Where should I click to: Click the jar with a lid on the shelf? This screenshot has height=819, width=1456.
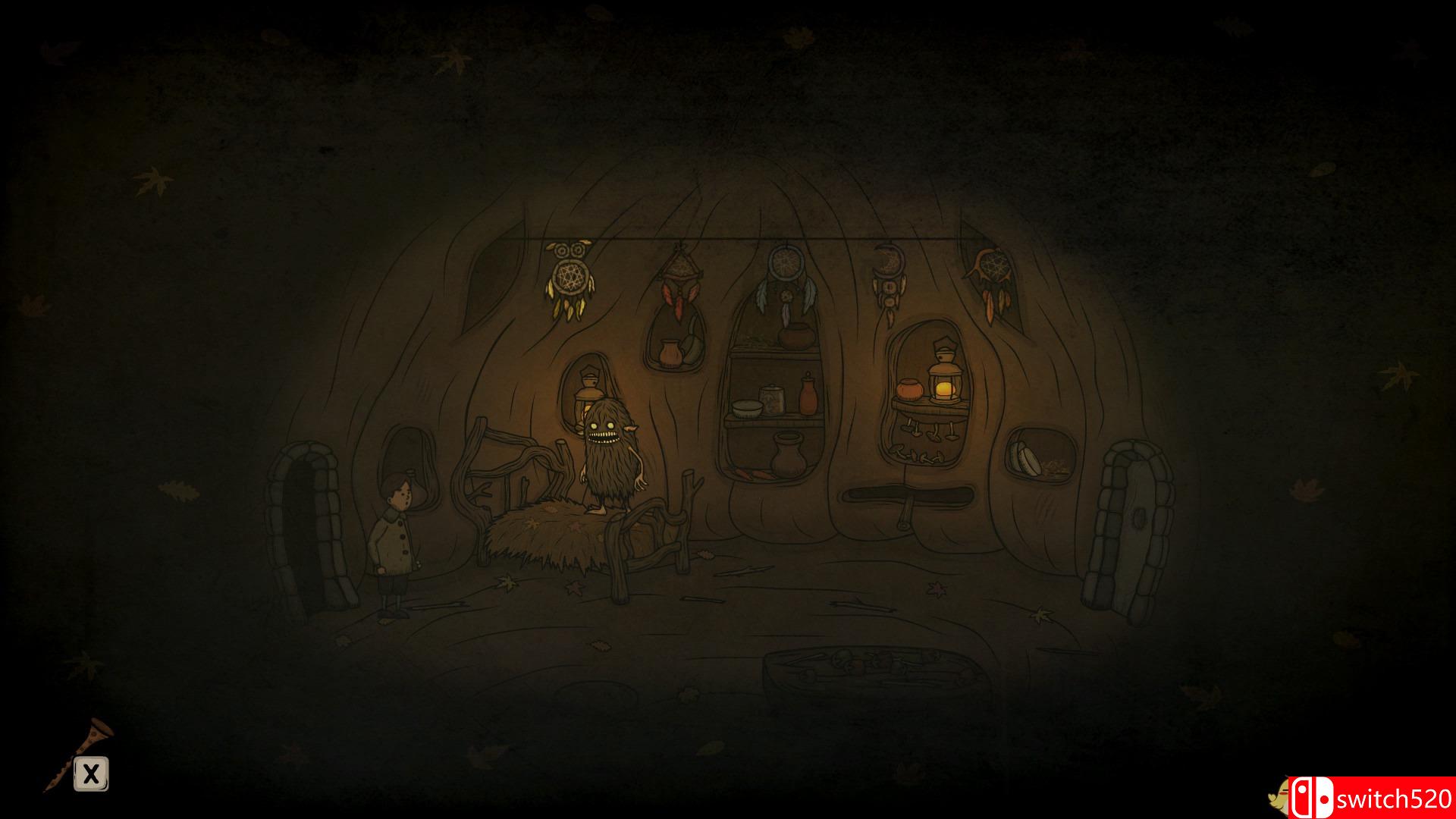[x=773, y=398]
